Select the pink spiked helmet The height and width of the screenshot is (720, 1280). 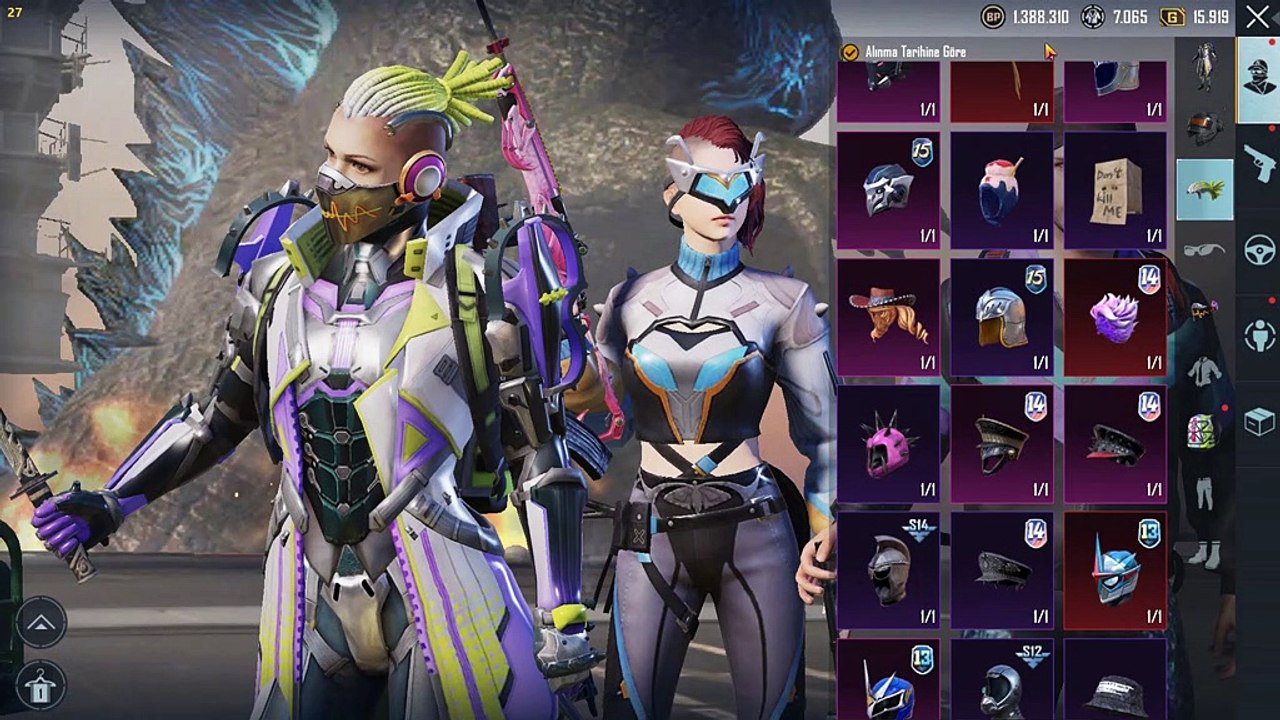(x=887, y=444)
